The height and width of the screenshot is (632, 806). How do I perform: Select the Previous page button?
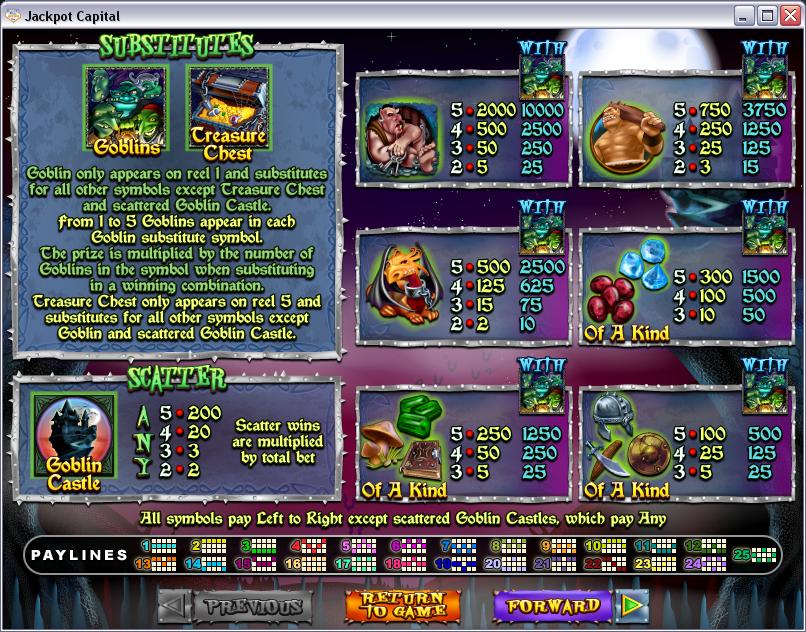pos(252,606)
